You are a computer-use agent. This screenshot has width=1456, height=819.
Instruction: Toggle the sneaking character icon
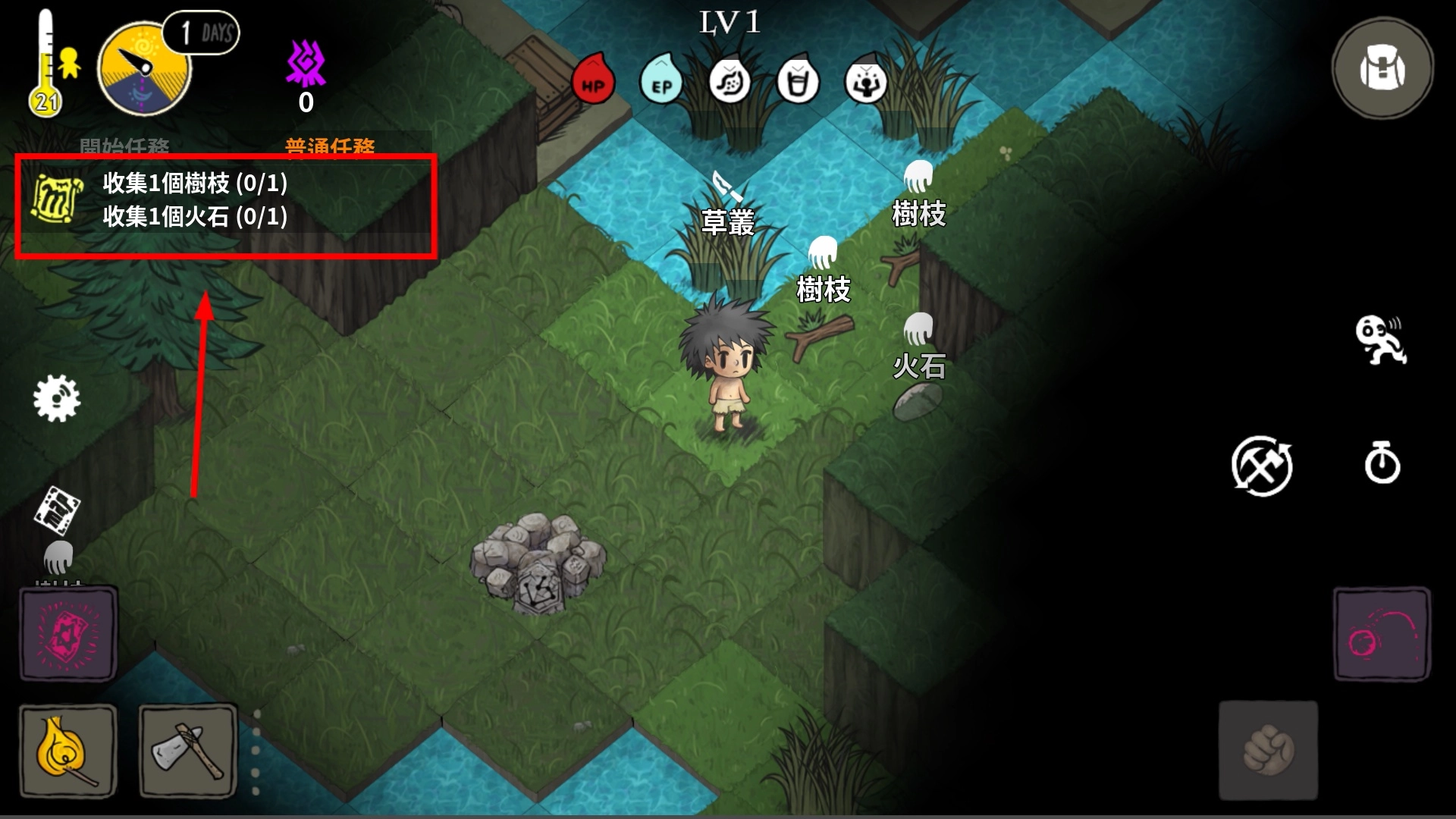(1380, 340)
